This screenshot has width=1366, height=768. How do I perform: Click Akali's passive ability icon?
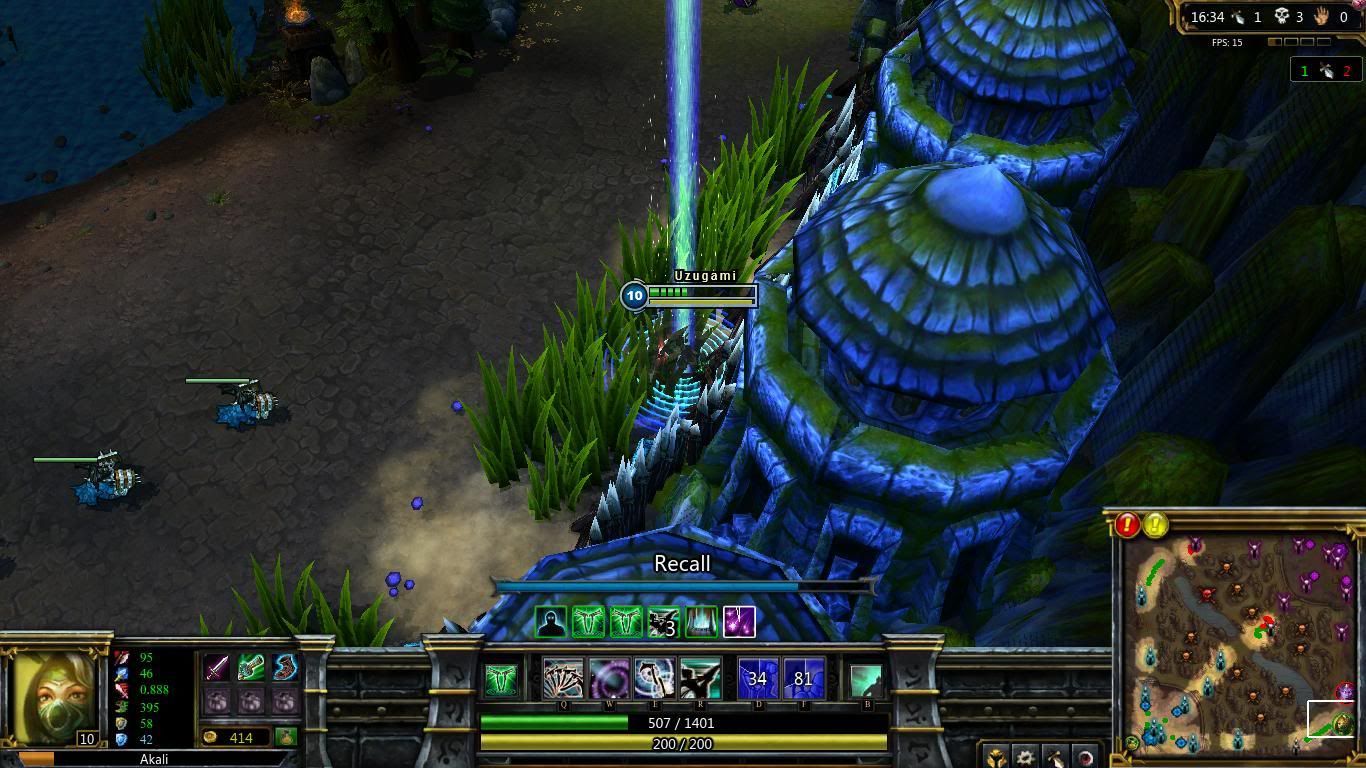[502, 680]
